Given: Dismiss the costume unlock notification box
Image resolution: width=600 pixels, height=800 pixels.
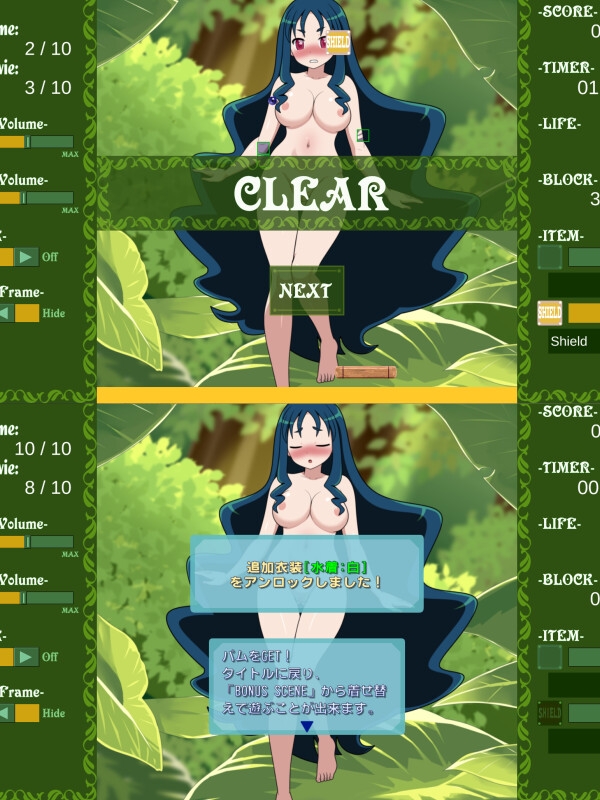Looking at the screenshot, I should tap(306, 573).
